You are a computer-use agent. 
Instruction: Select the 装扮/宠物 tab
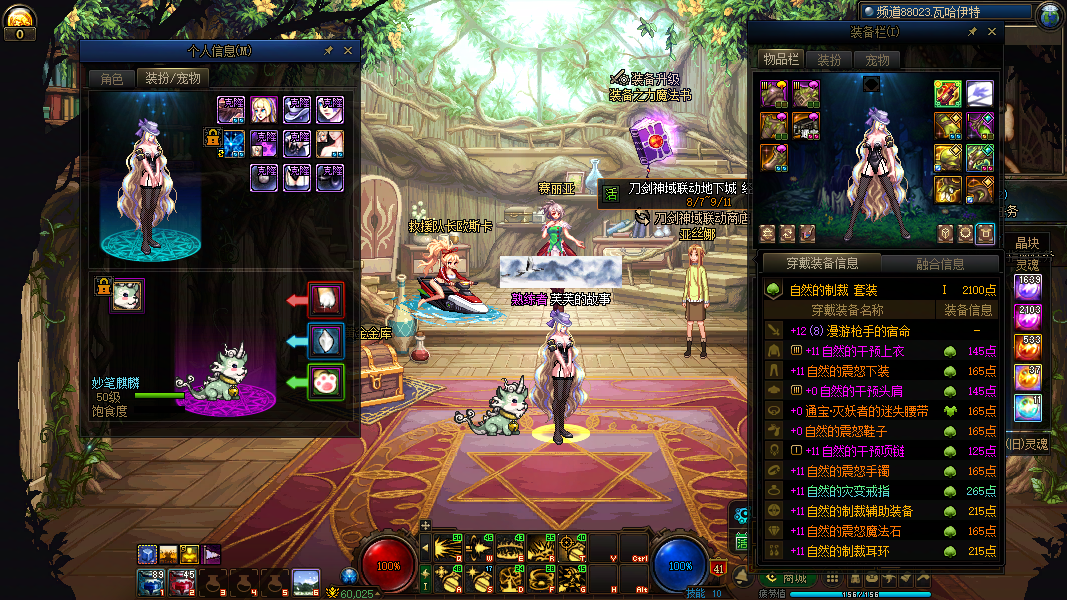pos(172,78)
